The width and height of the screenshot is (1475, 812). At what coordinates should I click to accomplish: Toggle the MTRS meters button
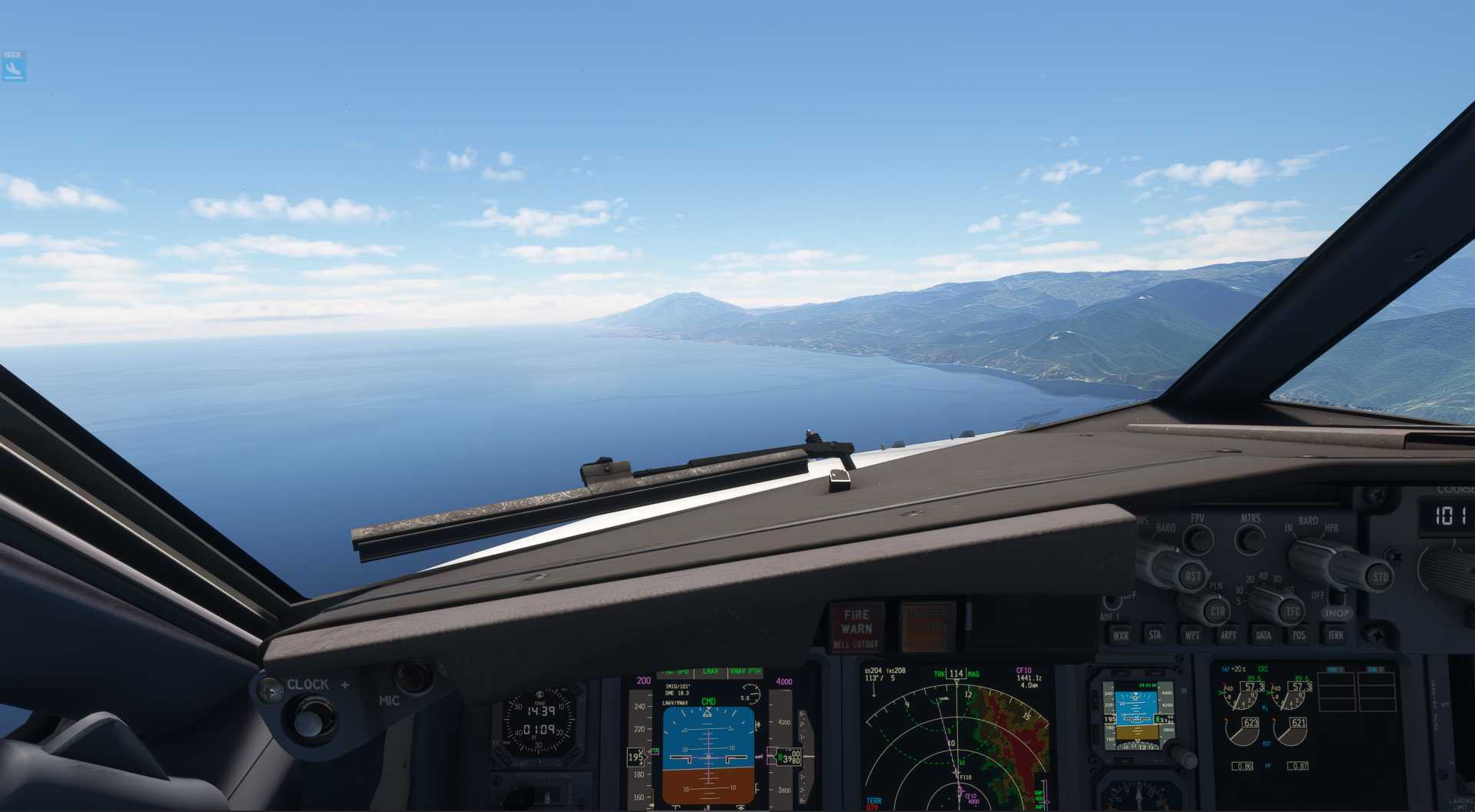[x=1250, y=539]
